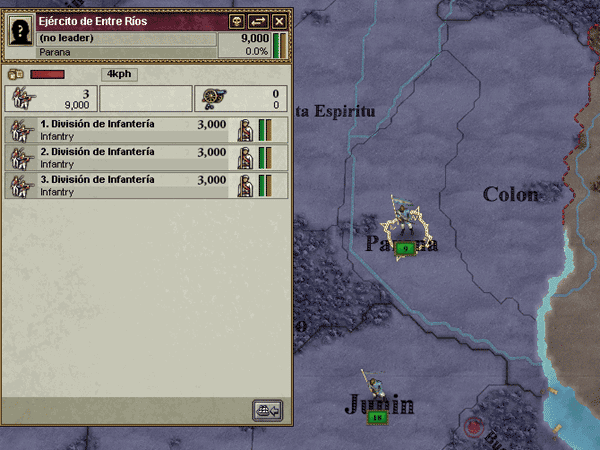This screenshot has width=600, height=450.
Task: Click the skull disband army button
Action: tap(237, 21)
